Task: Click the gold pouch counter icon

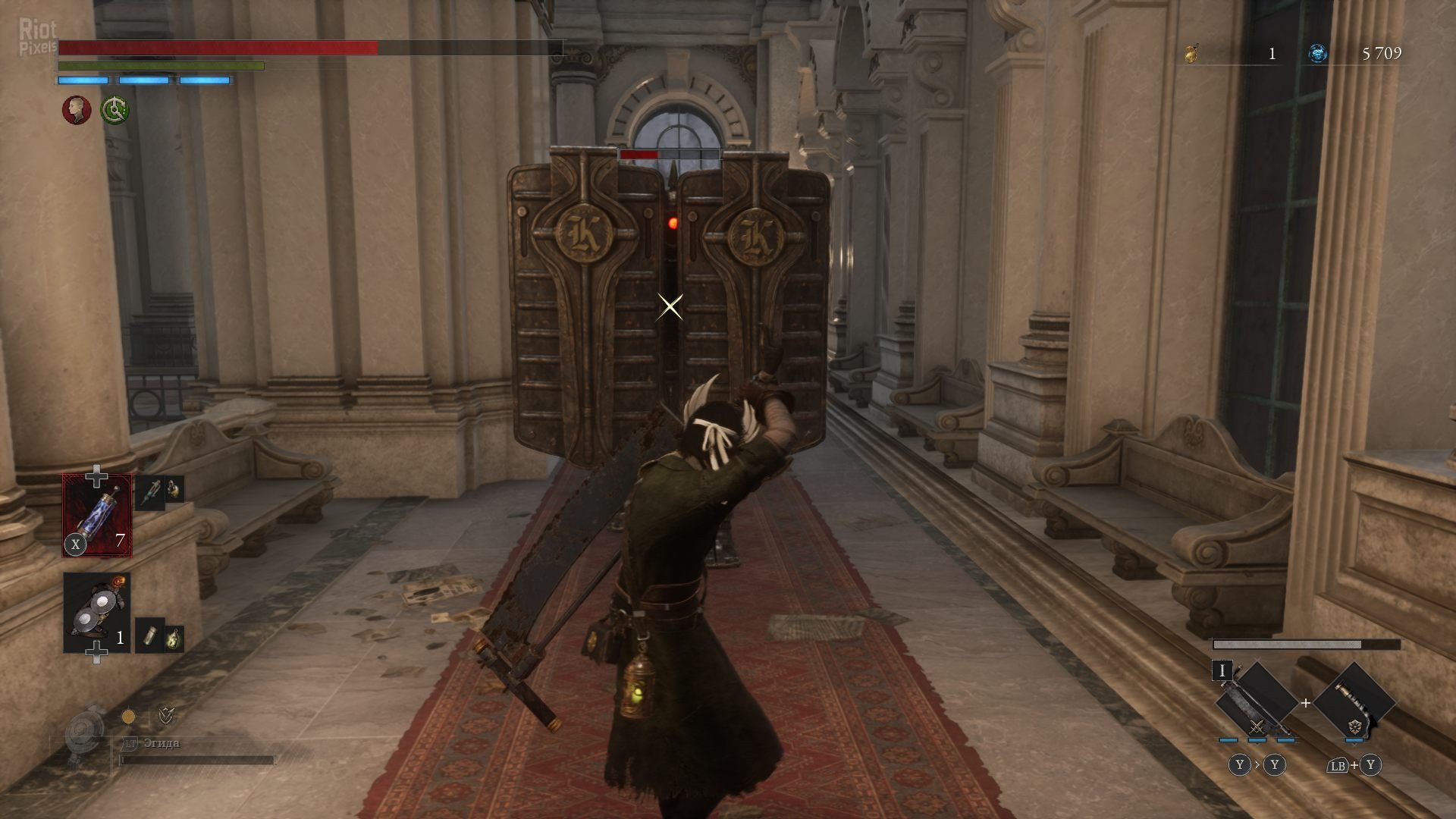Action: [1193, 53]
